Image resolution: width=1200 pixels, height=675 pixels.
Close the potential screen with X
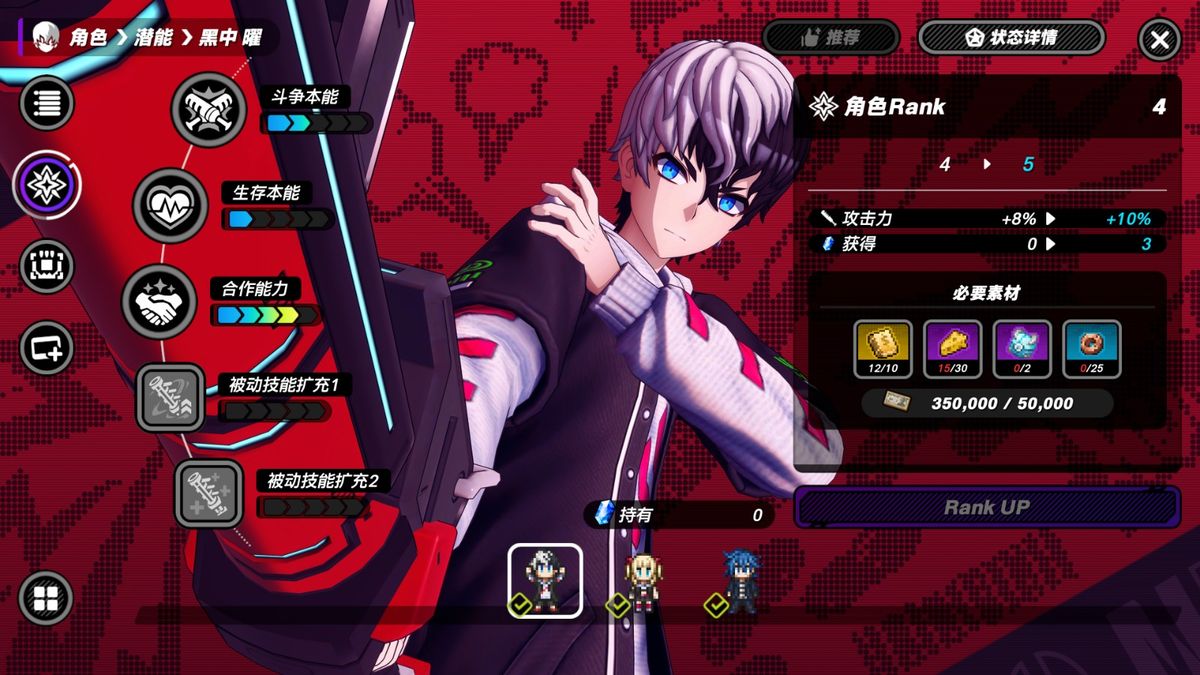click(x=1159, y=40)
